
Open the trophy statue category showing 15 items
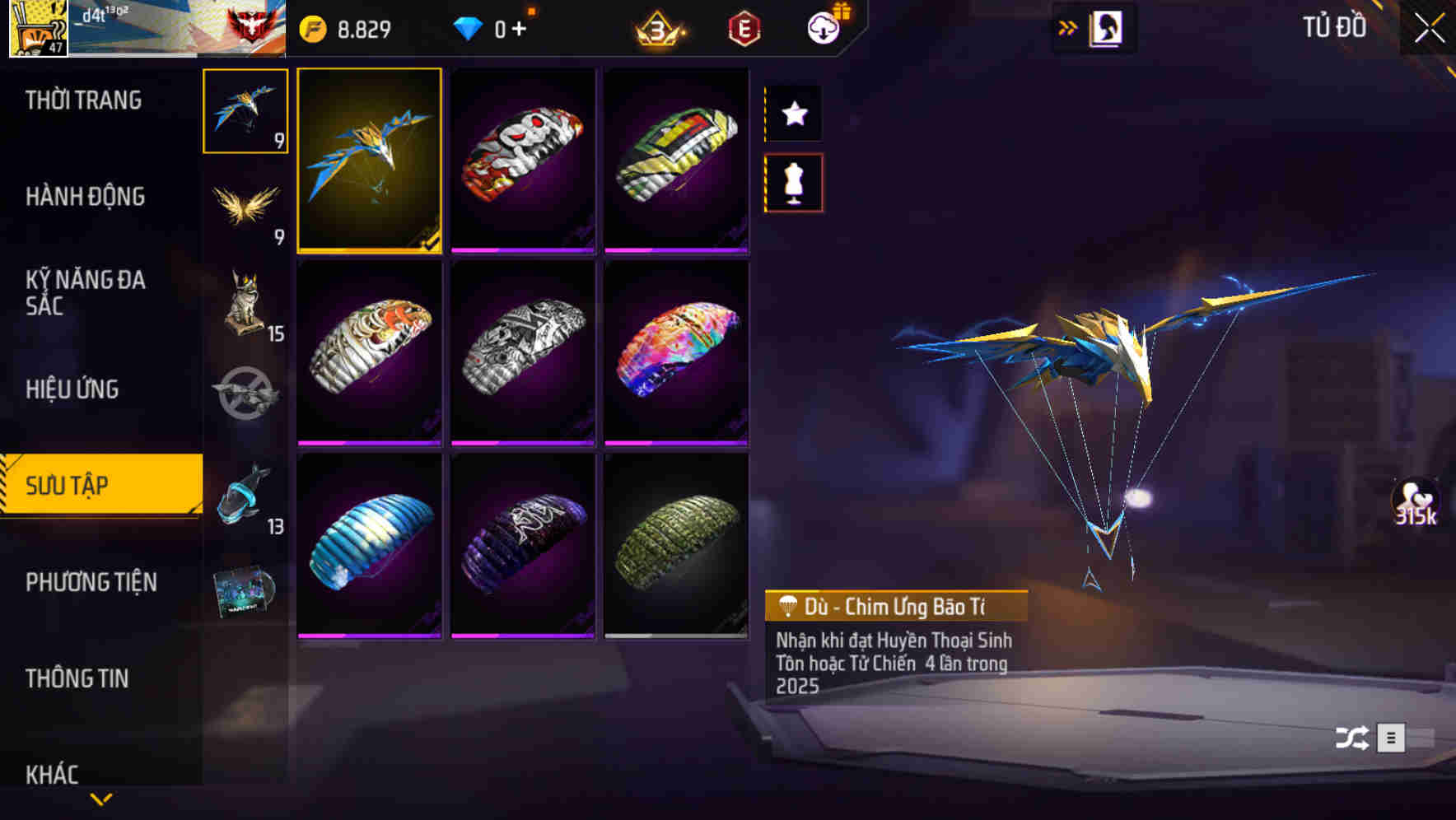coord(245,305)
